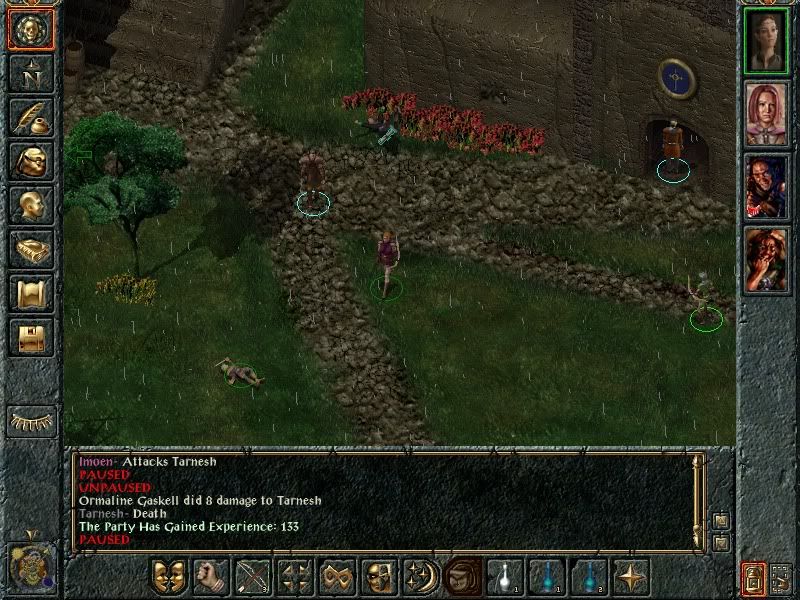Select the pink-haired character portrait
This screenshot has width=800, height=600.
(767, 114)
